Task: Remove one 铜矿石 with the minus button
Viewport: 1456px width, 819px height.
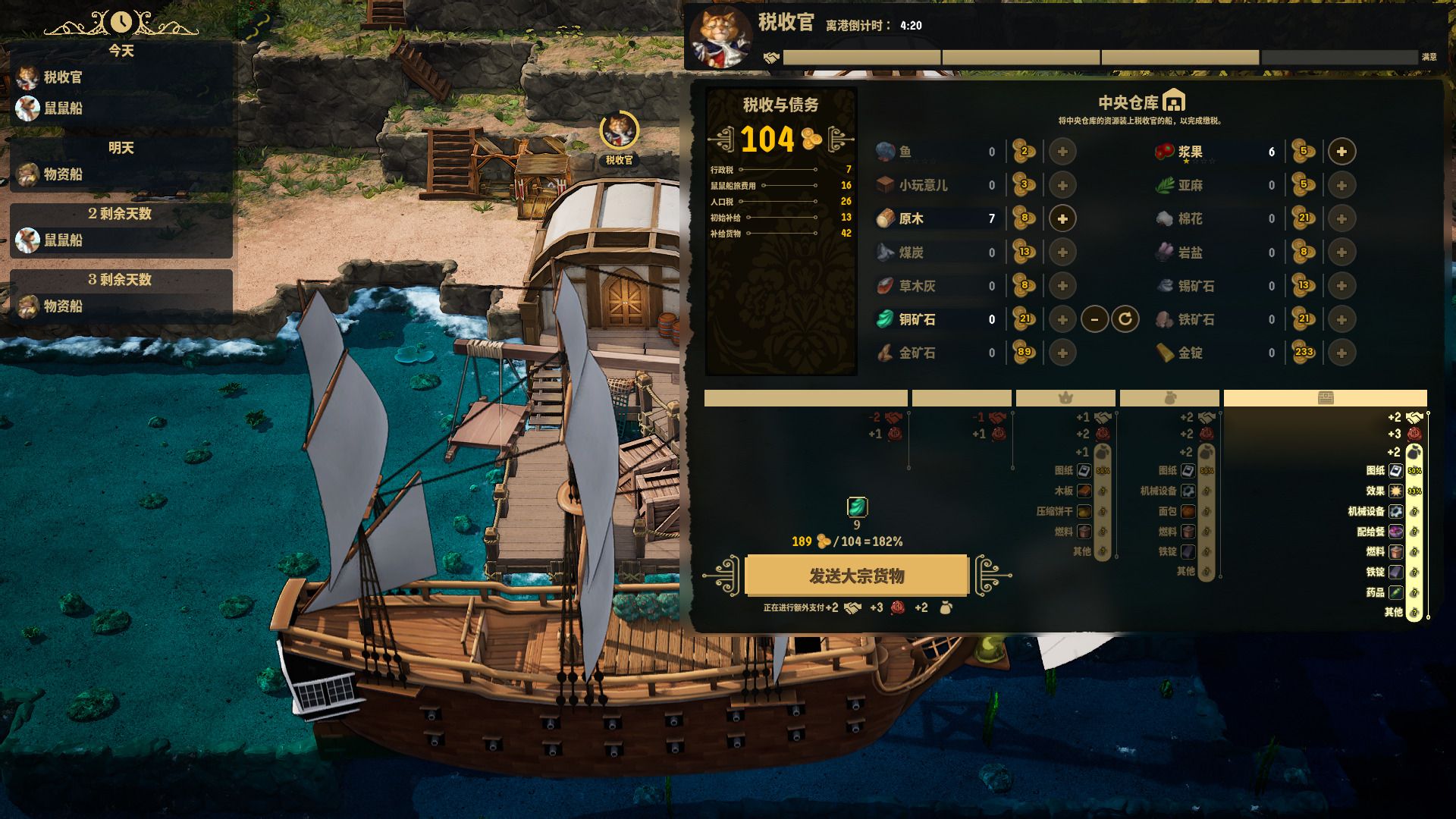Action: [x=1094, y=319]
